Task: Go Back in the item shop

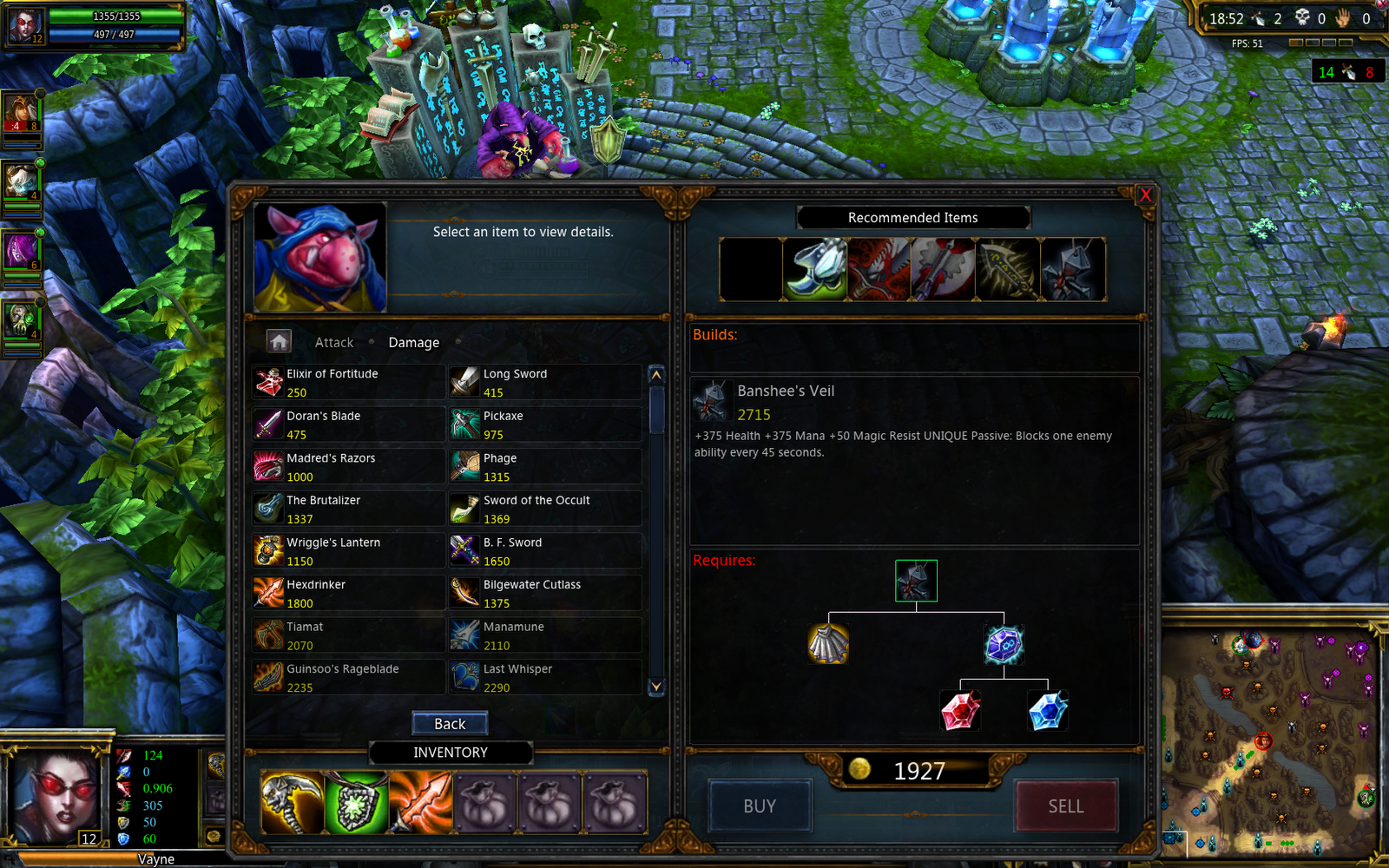Action: coord(450,724)
